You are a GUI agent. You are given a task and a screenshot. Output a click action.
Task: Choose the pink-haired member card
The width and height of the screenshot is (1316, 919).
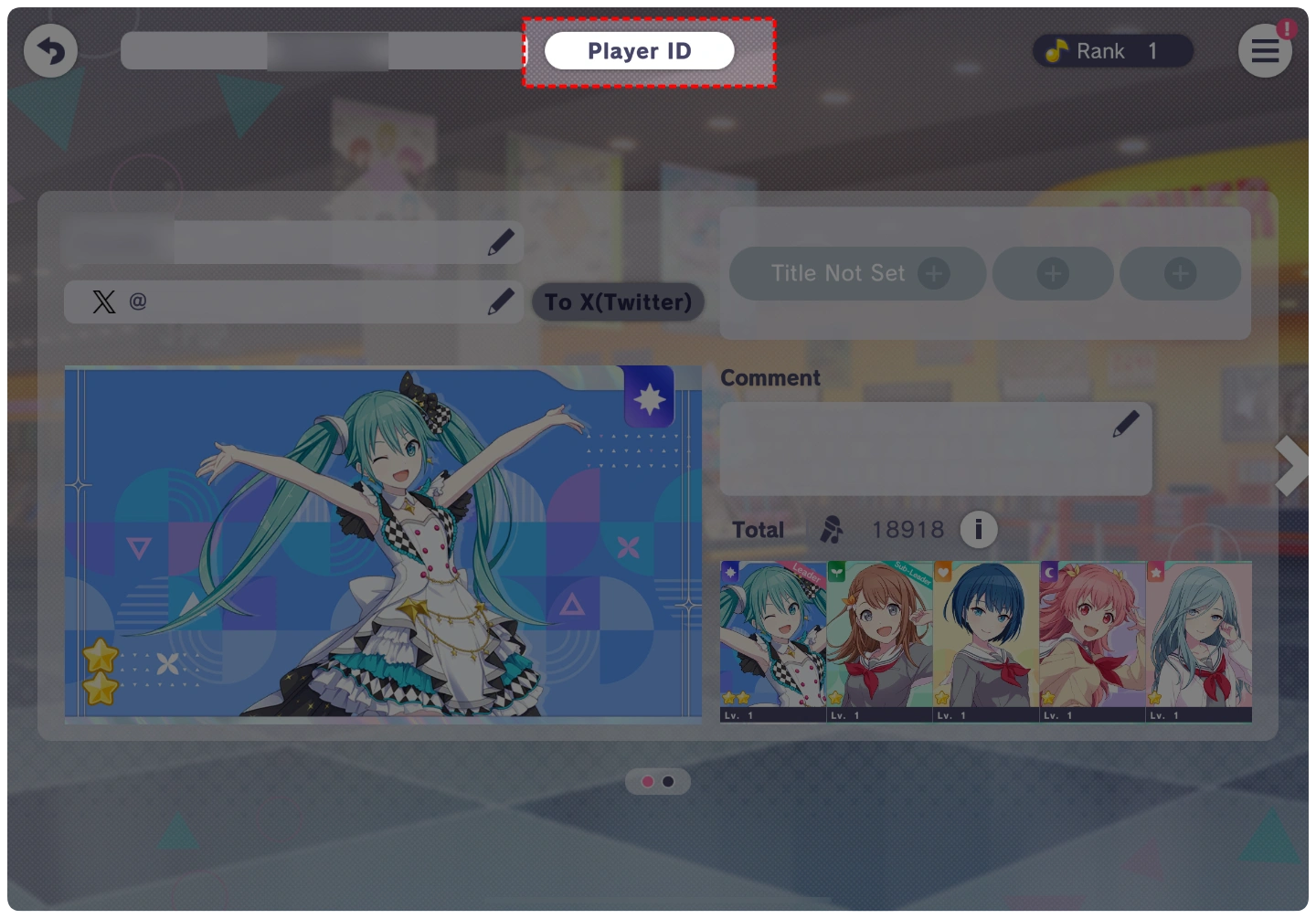(x=1092, y=640)
